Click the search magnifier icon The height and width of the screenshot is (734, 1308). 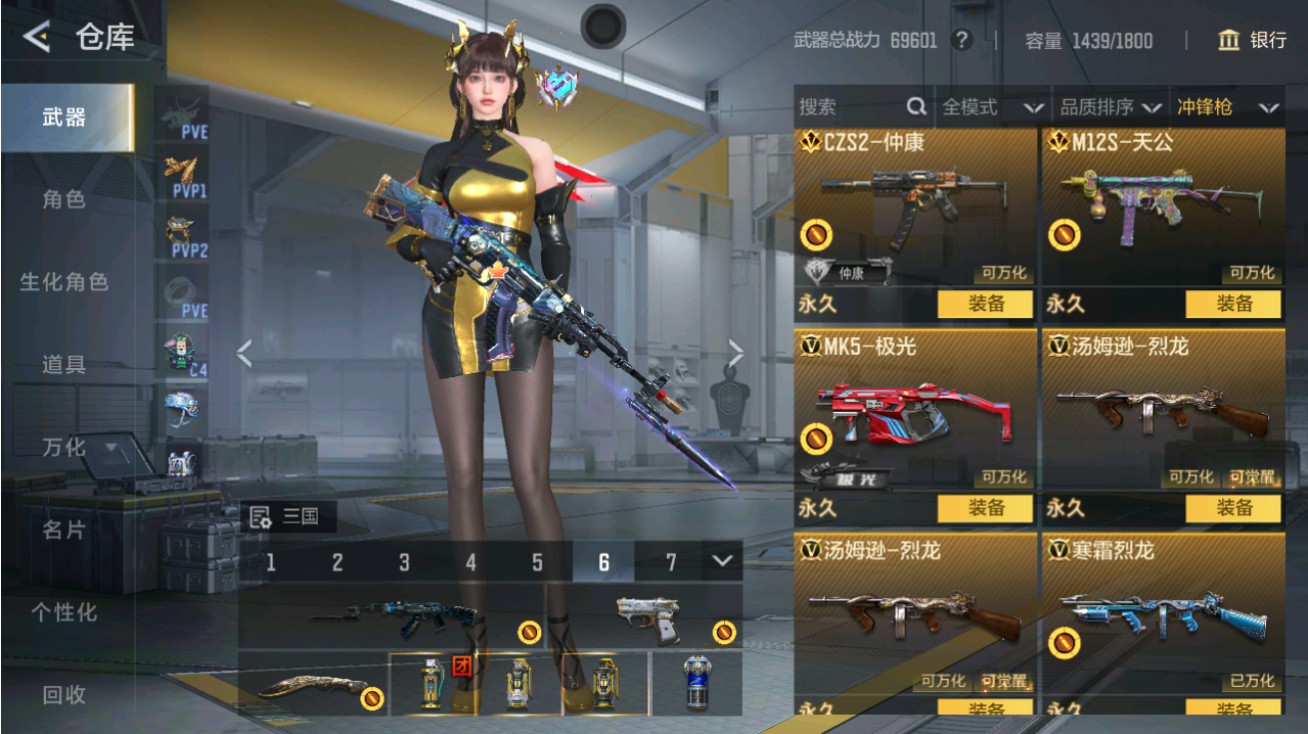[916, 106]
